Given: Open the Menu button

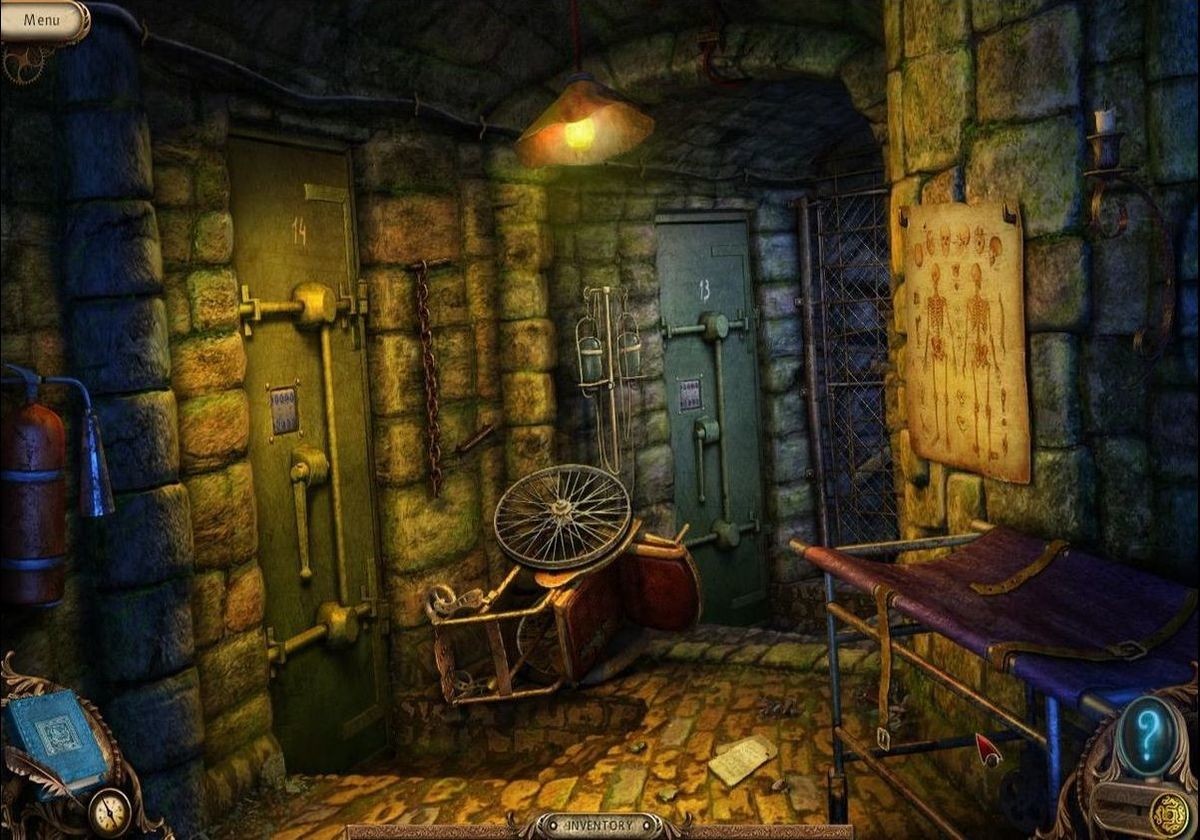Looking at the screenshot, I should [42, 19].
